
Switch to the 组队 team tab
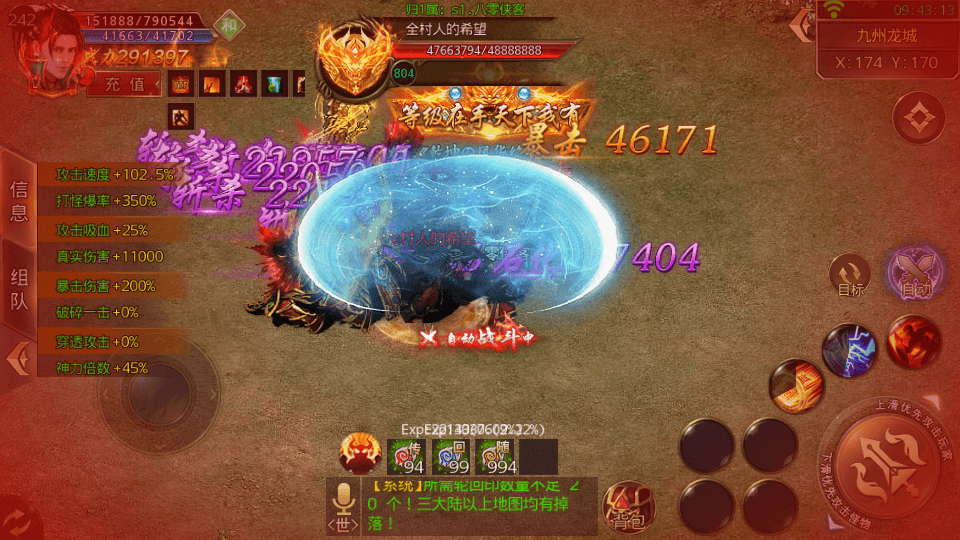point(19,289)
